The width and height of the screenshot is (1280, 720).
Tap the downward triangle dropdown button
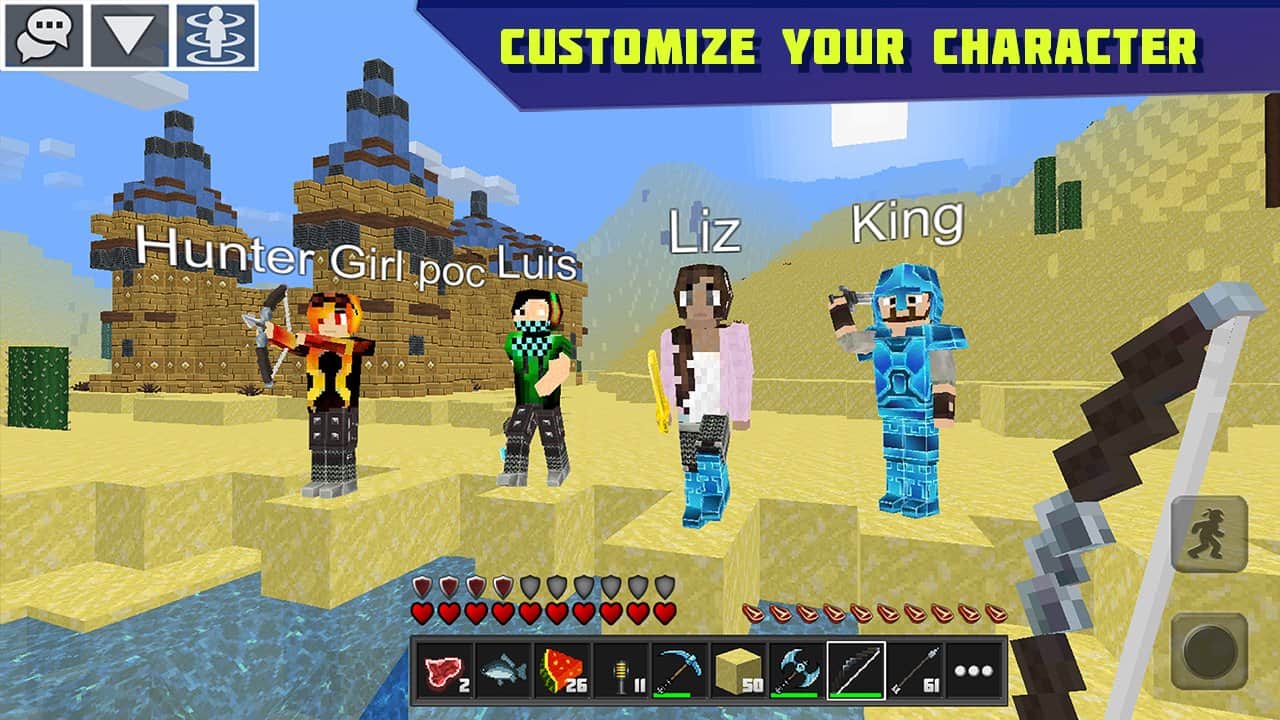130,35
